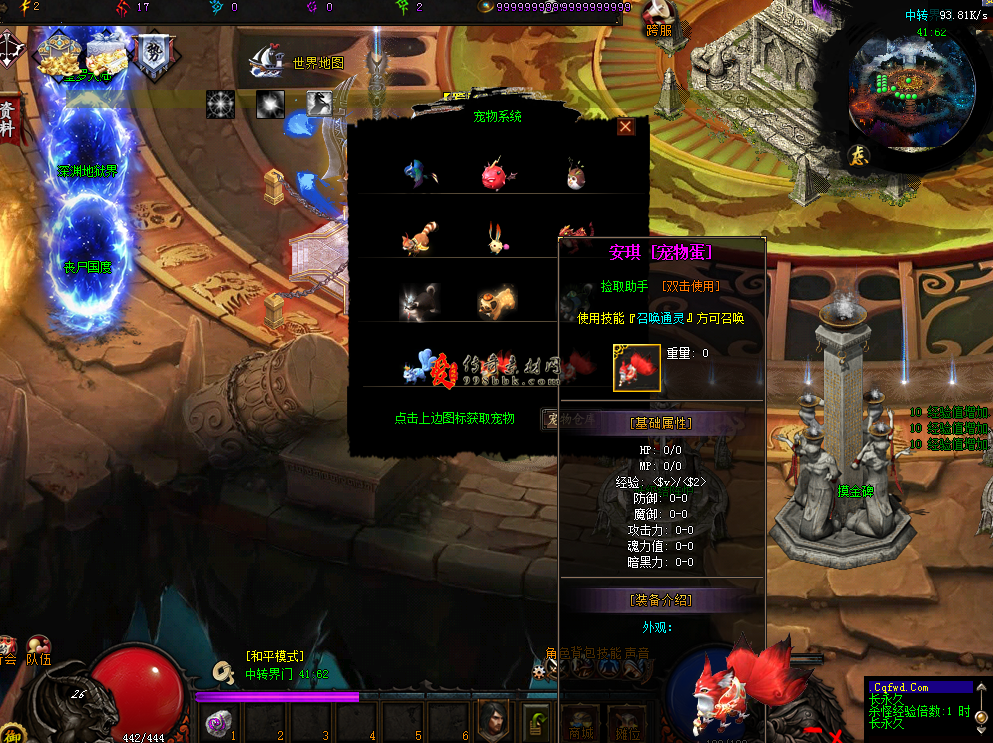Viewport: 993px width, 743px height.
Task: Use the item in hotbar slot 1
Action: 219,721
